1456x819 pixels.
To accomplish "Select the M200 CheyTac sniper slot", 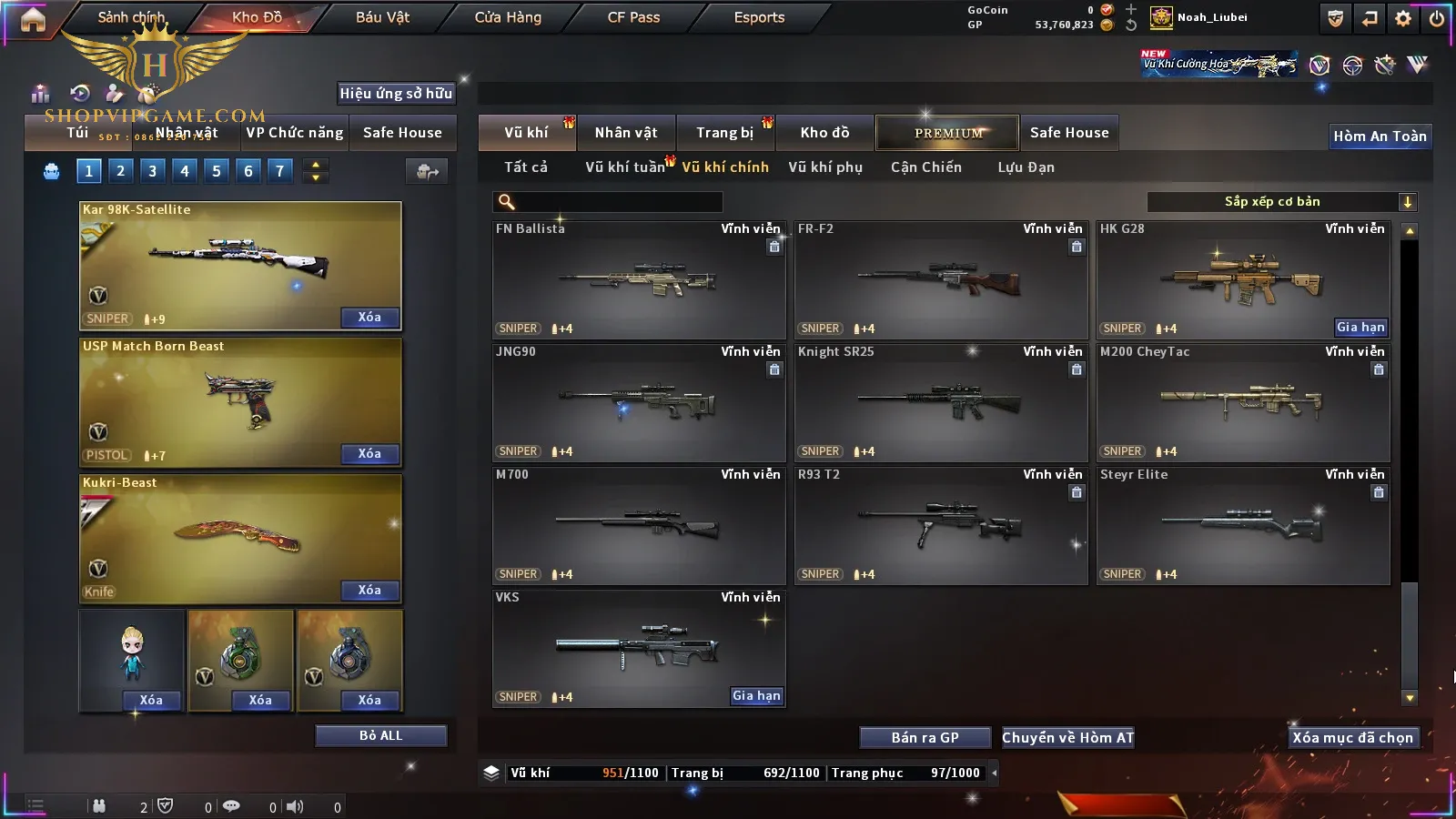I will (x=1242, y=403).
